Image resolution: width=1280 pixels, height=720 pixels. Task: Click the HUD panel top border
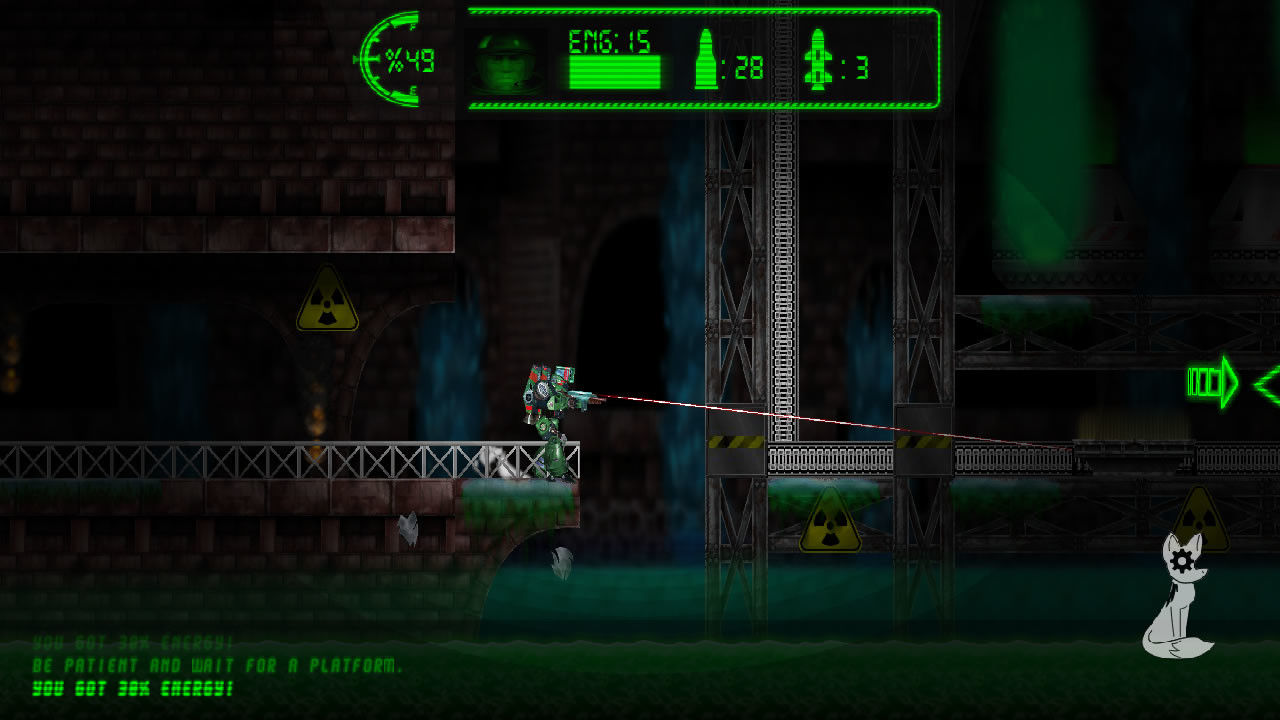tap(700, 10)
